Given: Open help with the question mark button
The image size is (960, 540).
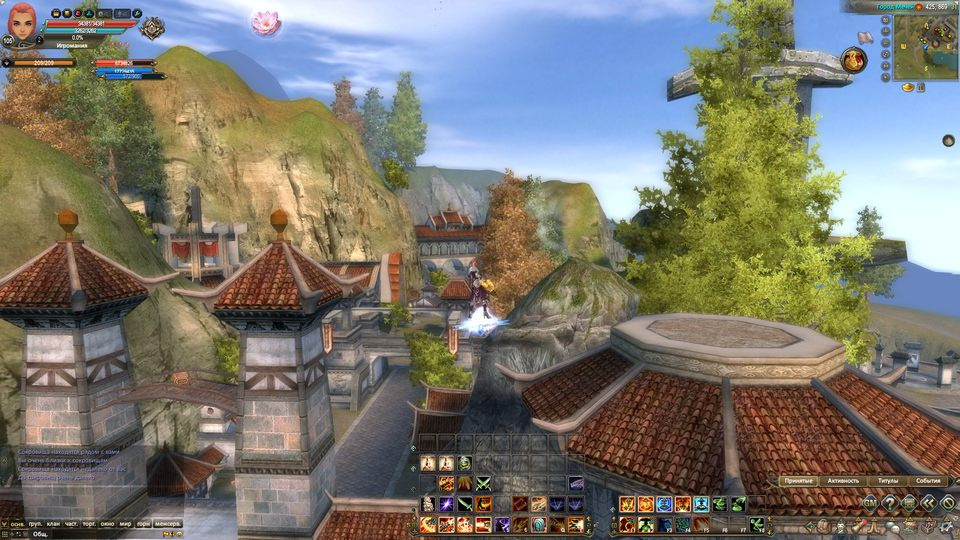Looking at the screenshot, I should (x=889, y=503).
